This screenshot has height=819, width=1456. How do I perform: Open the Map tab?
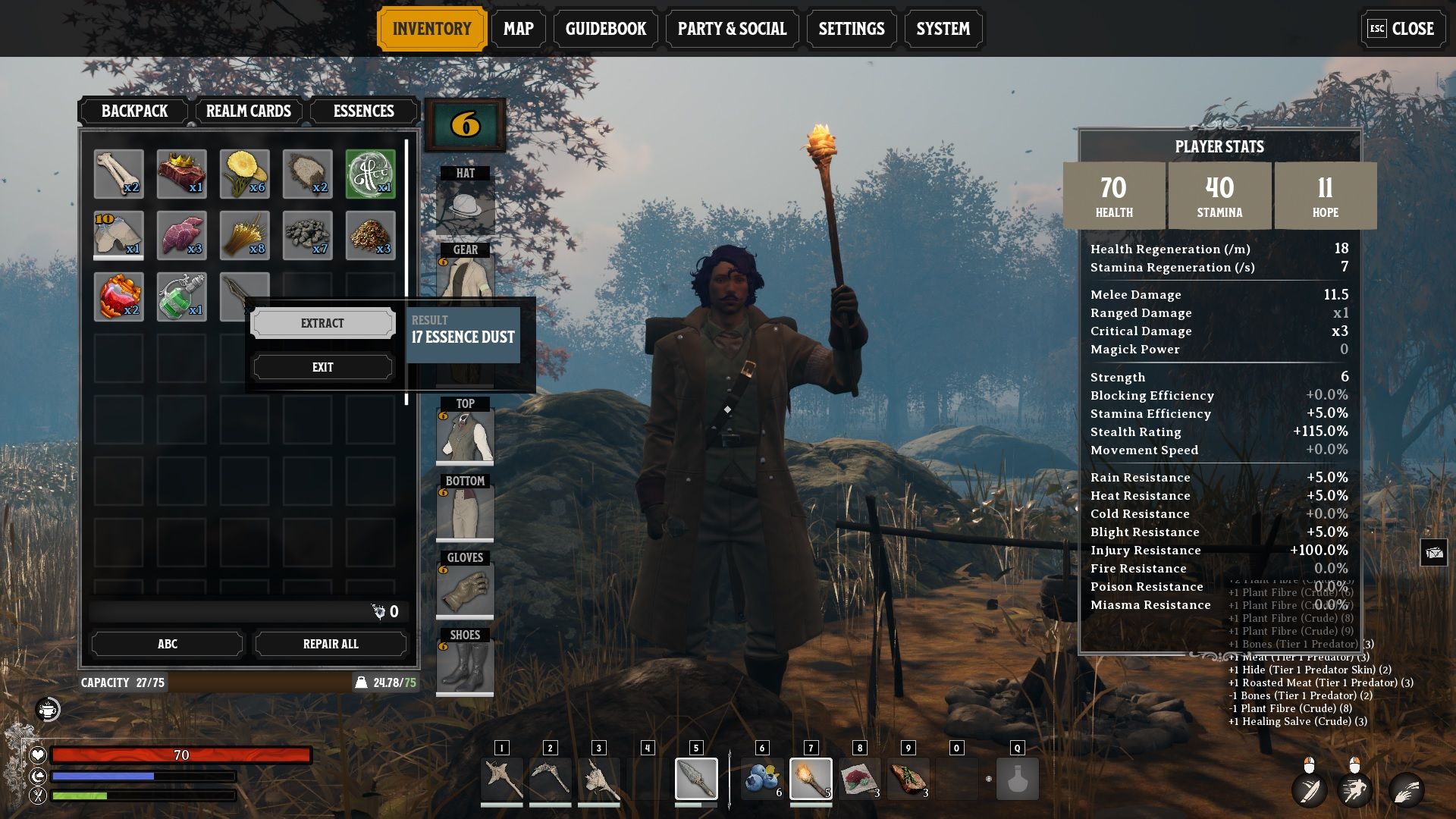pos(518,29)
